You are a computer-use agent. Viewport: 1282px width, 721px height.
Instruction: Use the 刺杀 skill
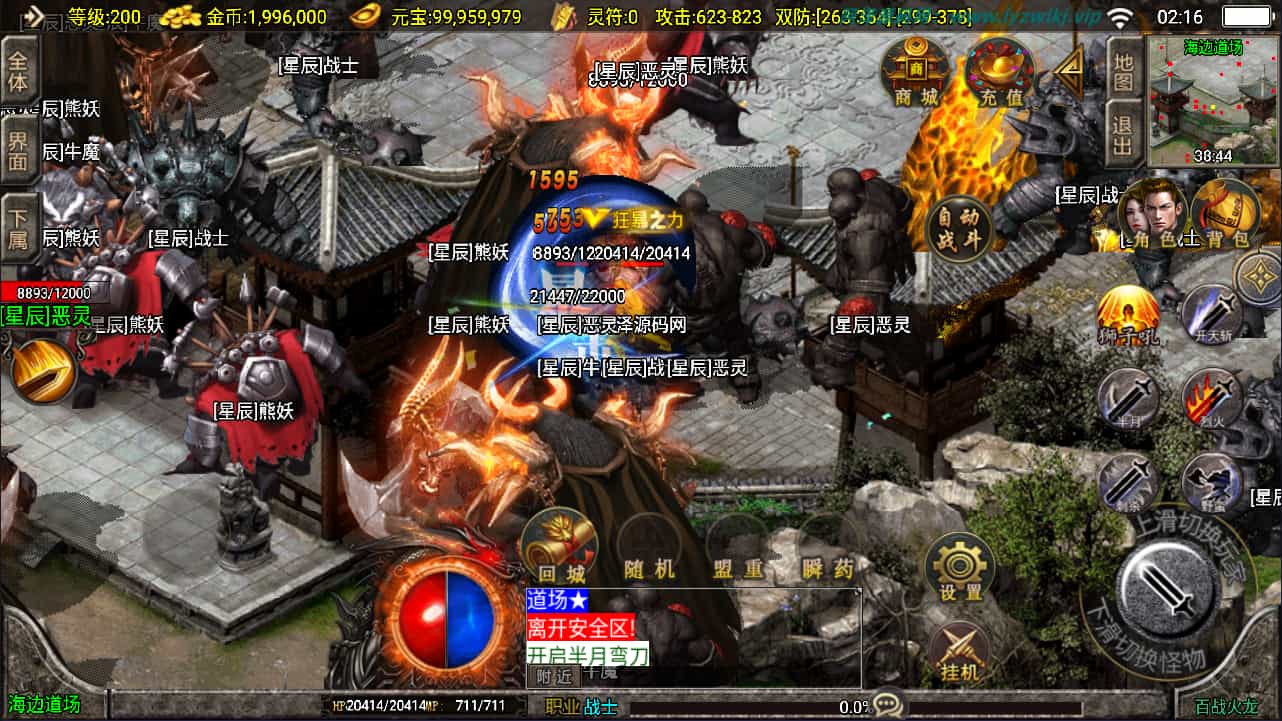click(1128, 483)
